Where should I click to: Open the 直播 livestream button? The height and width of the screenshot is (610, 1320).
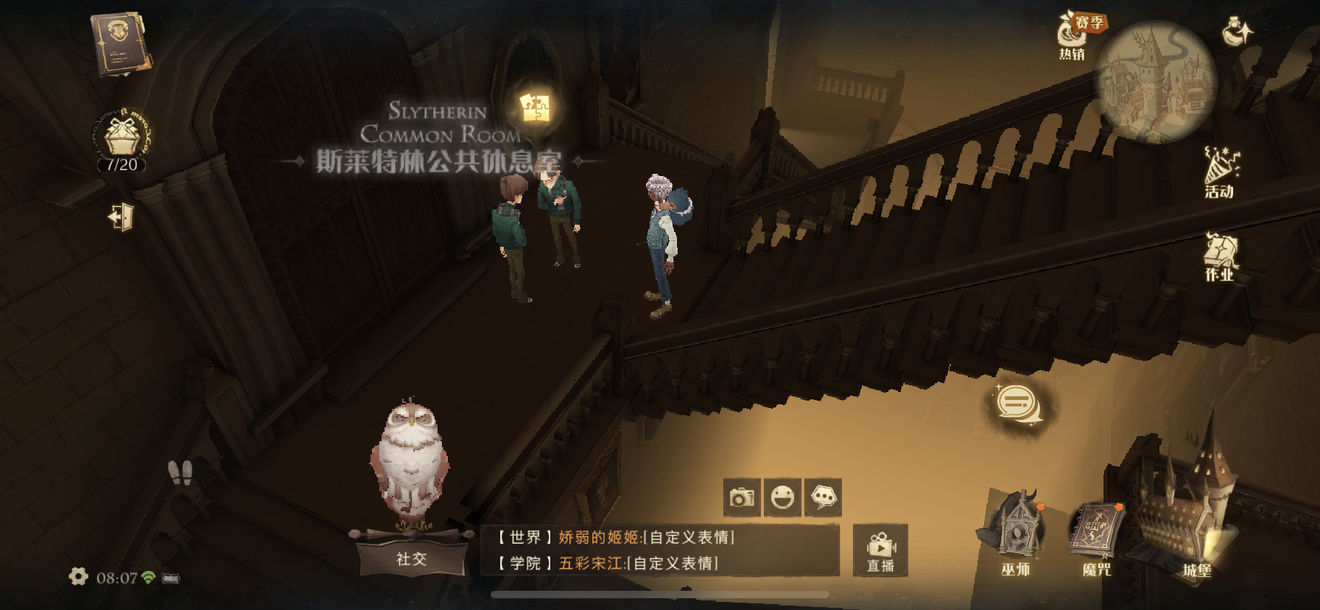[880, 550]
